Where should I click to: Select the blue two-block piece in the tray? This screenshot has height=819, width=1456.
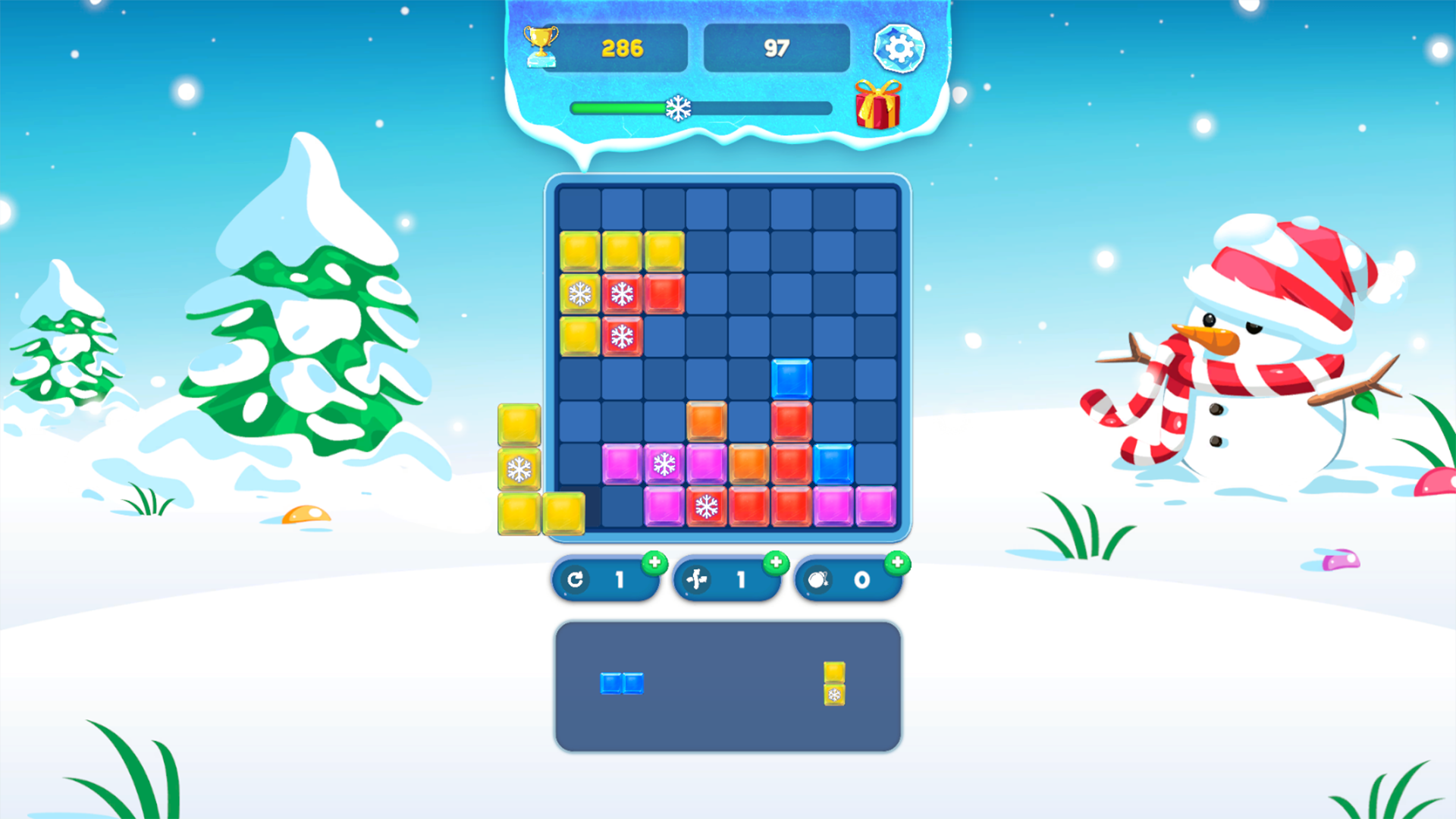point(622,683)
